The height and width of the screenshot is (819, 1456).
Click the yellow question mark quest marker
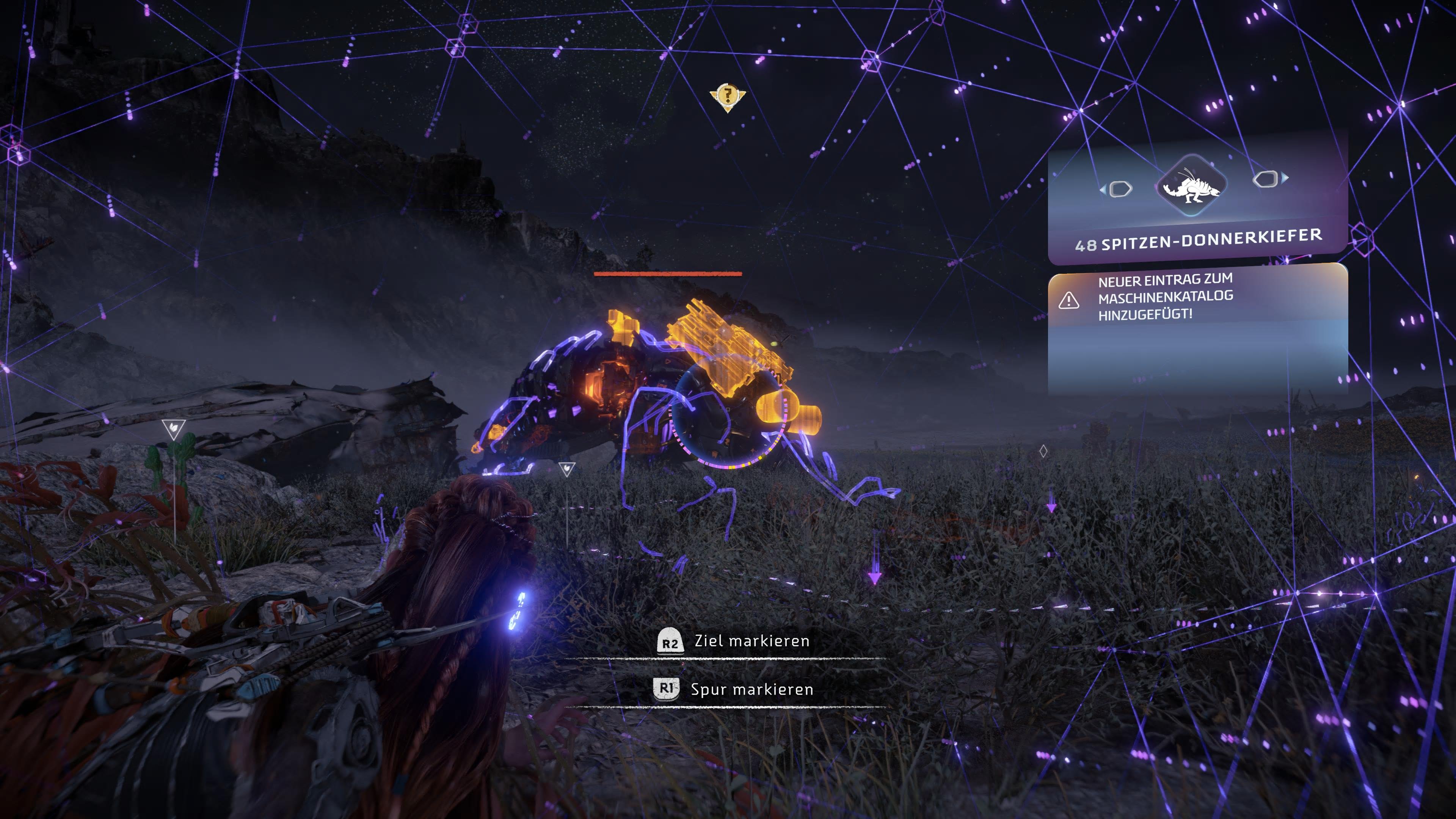click(x=728, y=96)
